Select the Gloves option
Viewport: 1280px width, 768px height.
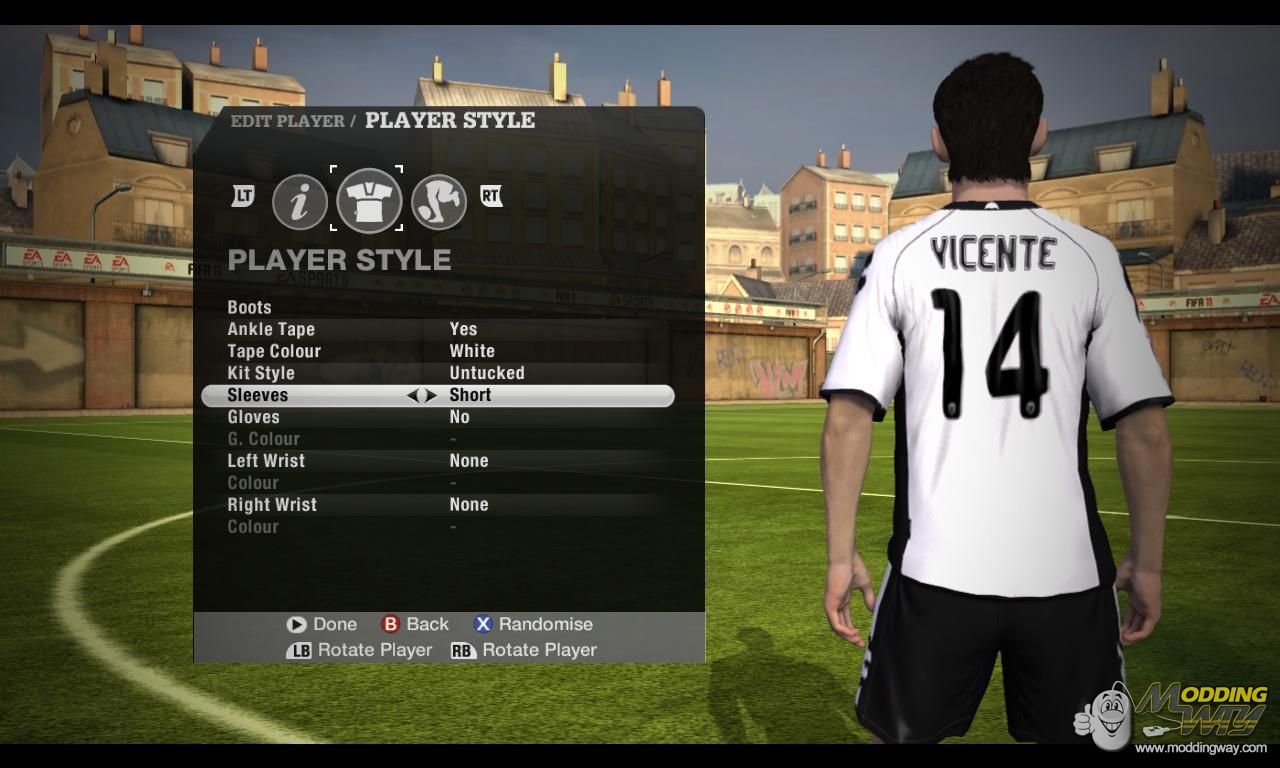[x=253, y=417]
